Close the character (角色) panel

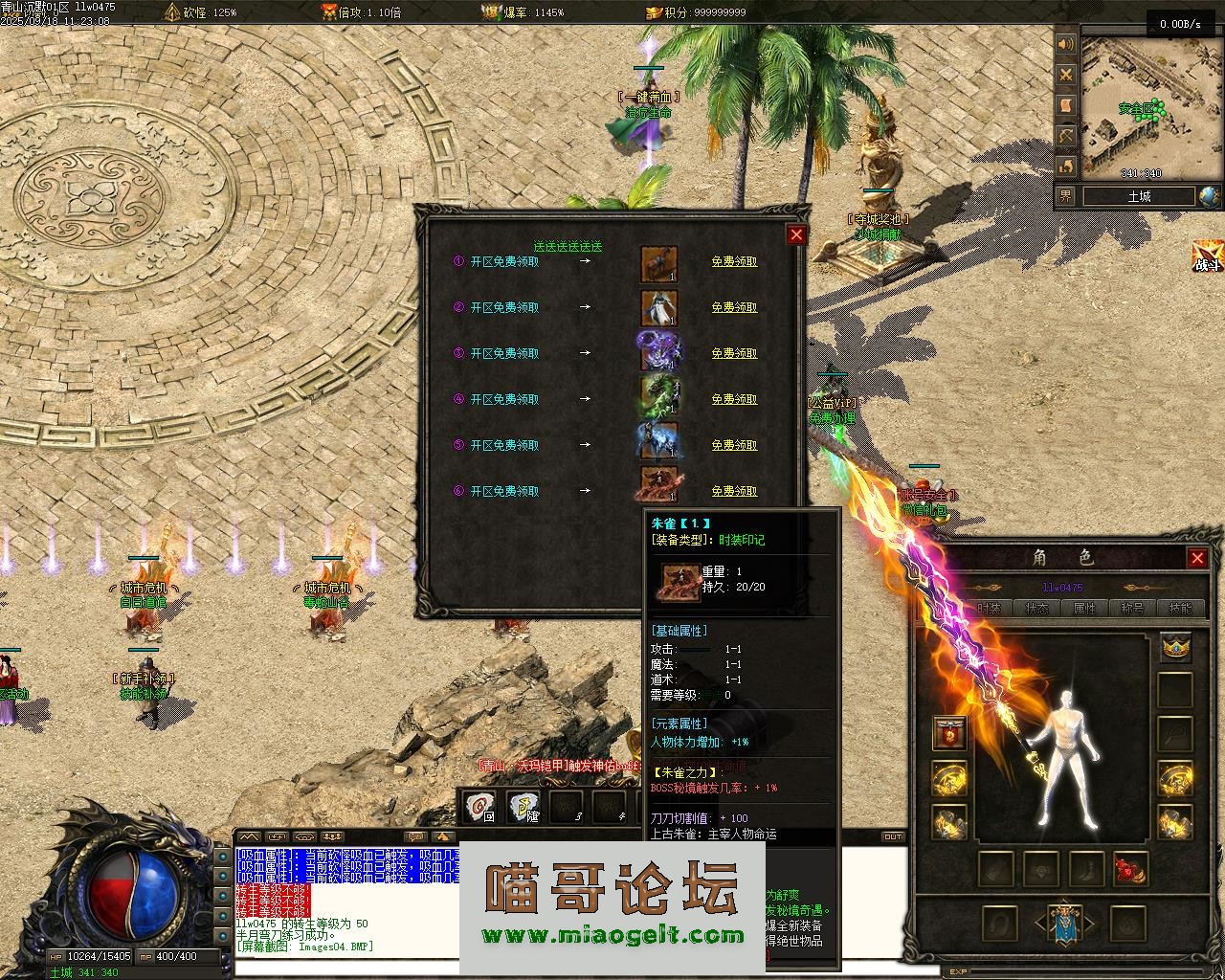(1197, 558)
